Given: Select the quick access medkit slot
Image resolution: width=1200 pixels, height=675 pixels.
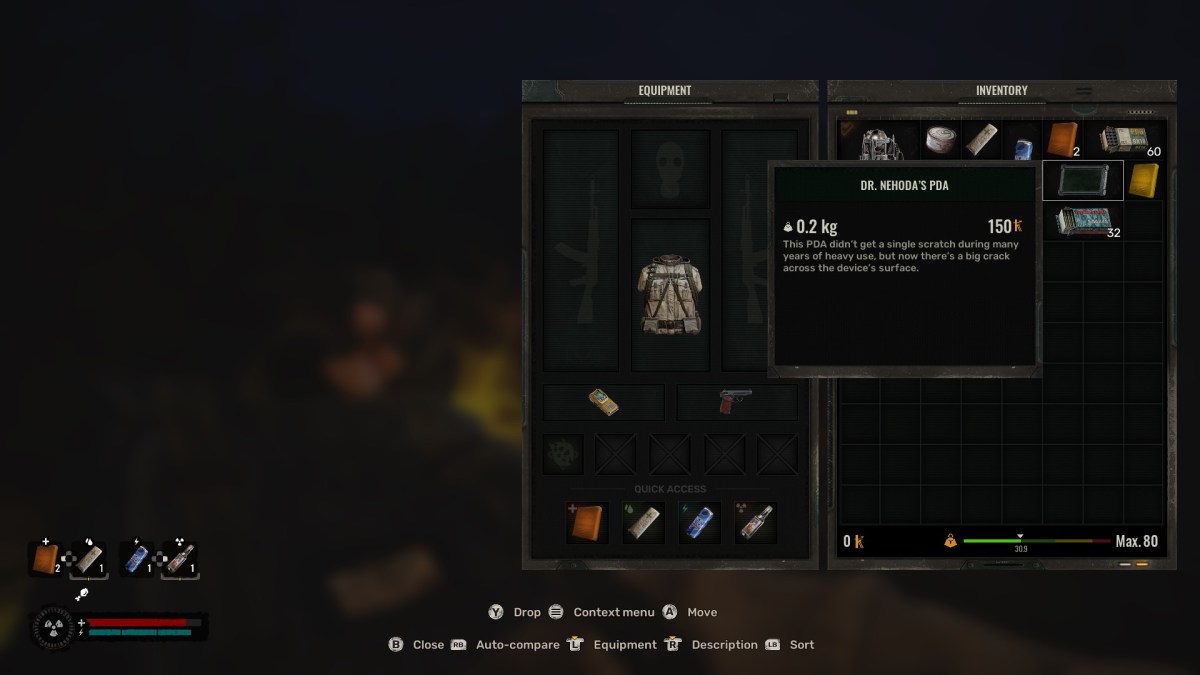Looking at the screenshot, I should pos(587,522).
